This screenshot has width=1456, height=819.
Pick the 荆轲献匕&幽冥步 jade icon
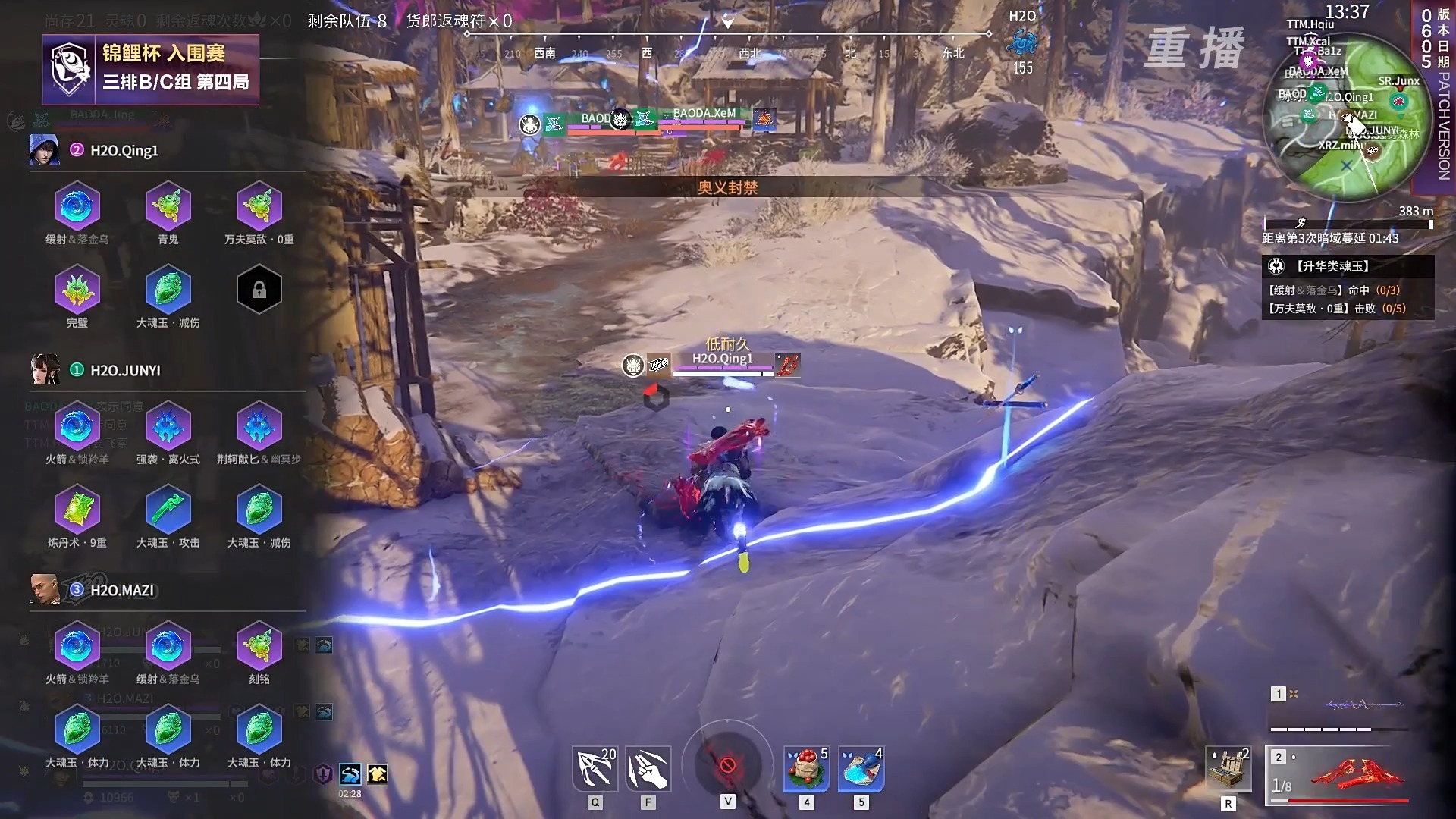point(259,426)
